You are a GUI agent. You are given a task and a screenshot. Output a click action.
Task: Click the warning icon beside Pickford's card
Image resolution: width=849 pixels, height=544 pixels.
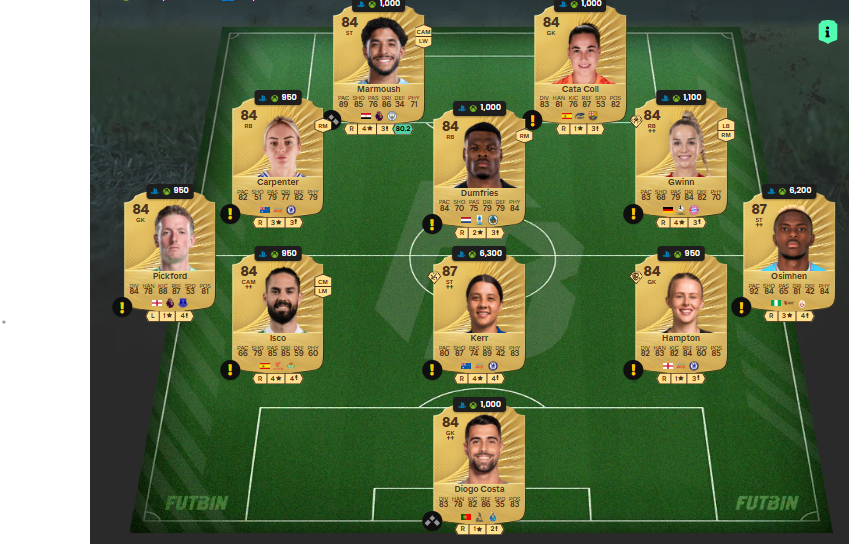[x=122, y=307]
